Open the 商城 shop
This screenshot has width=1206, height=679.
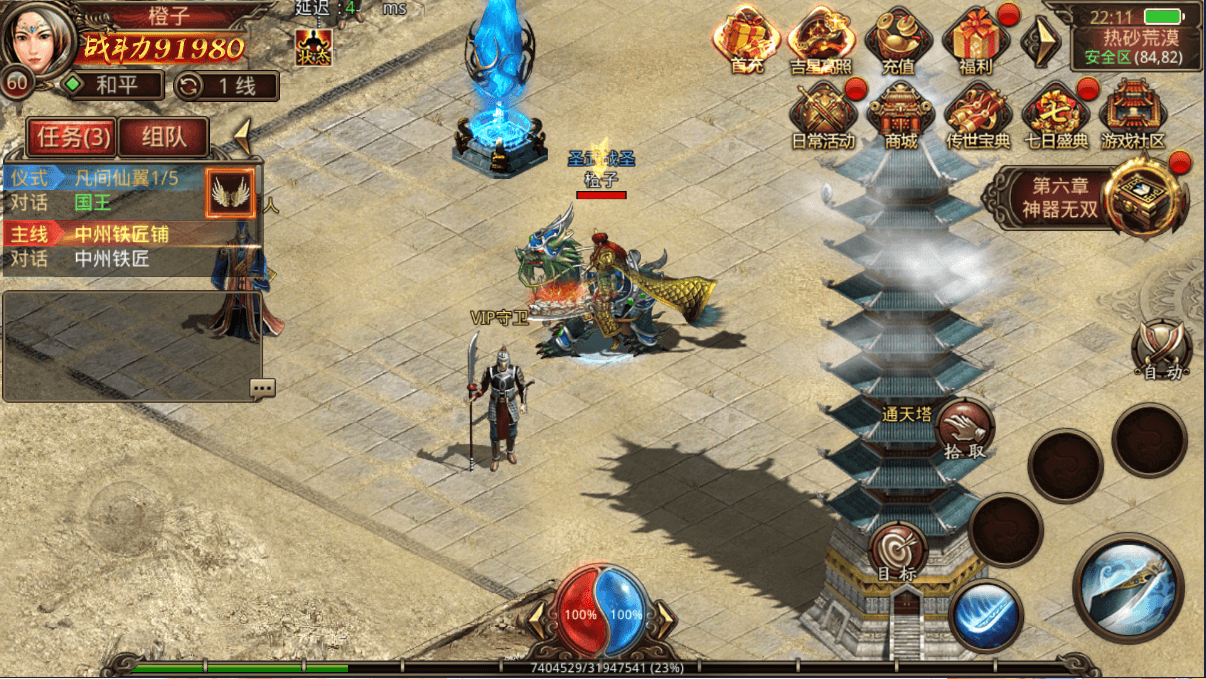(900, 115)
